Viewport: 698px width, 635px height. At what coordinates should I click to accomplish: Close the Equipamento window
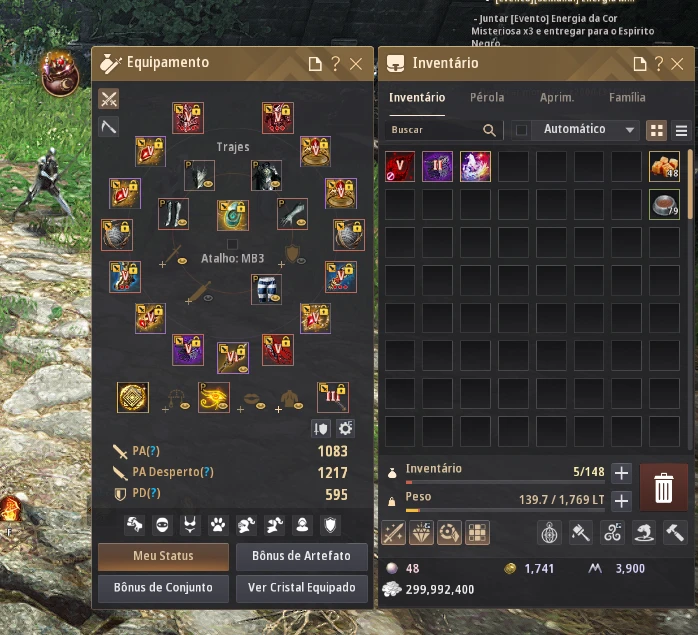point(356,64)
